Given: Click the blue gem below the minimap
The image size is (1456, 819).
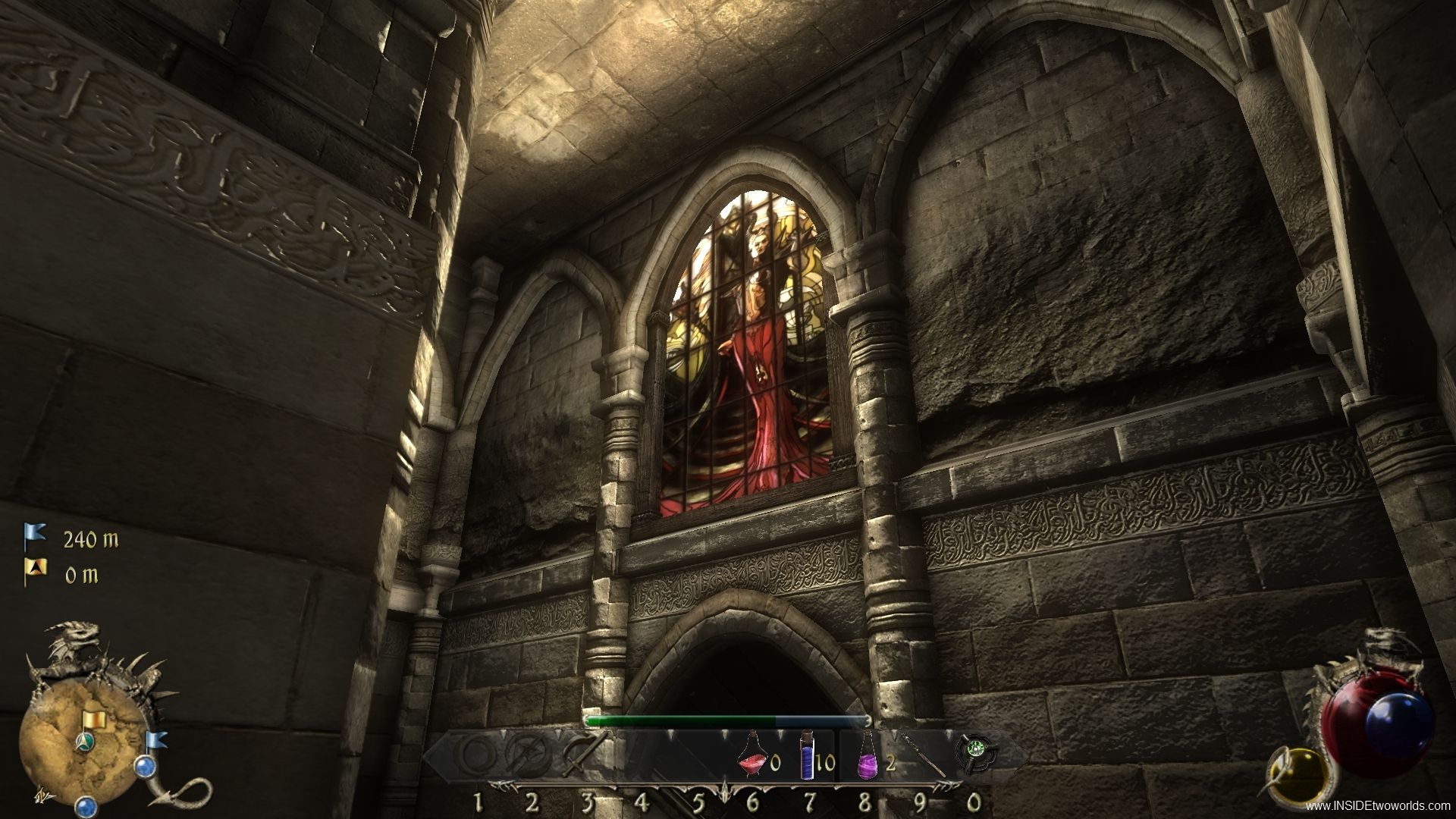Looking at the screenshot, I should pyautogui.click(x=86, y=805).
